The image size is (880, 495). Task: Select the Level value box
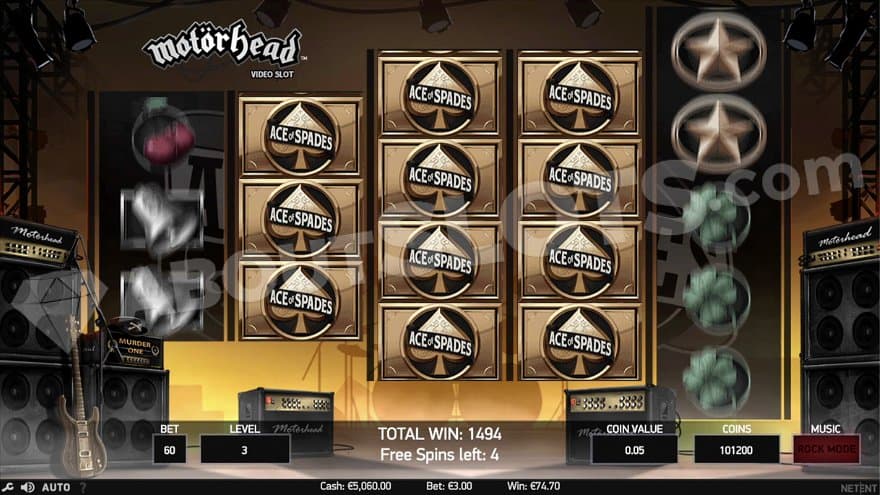click(245, 449)
